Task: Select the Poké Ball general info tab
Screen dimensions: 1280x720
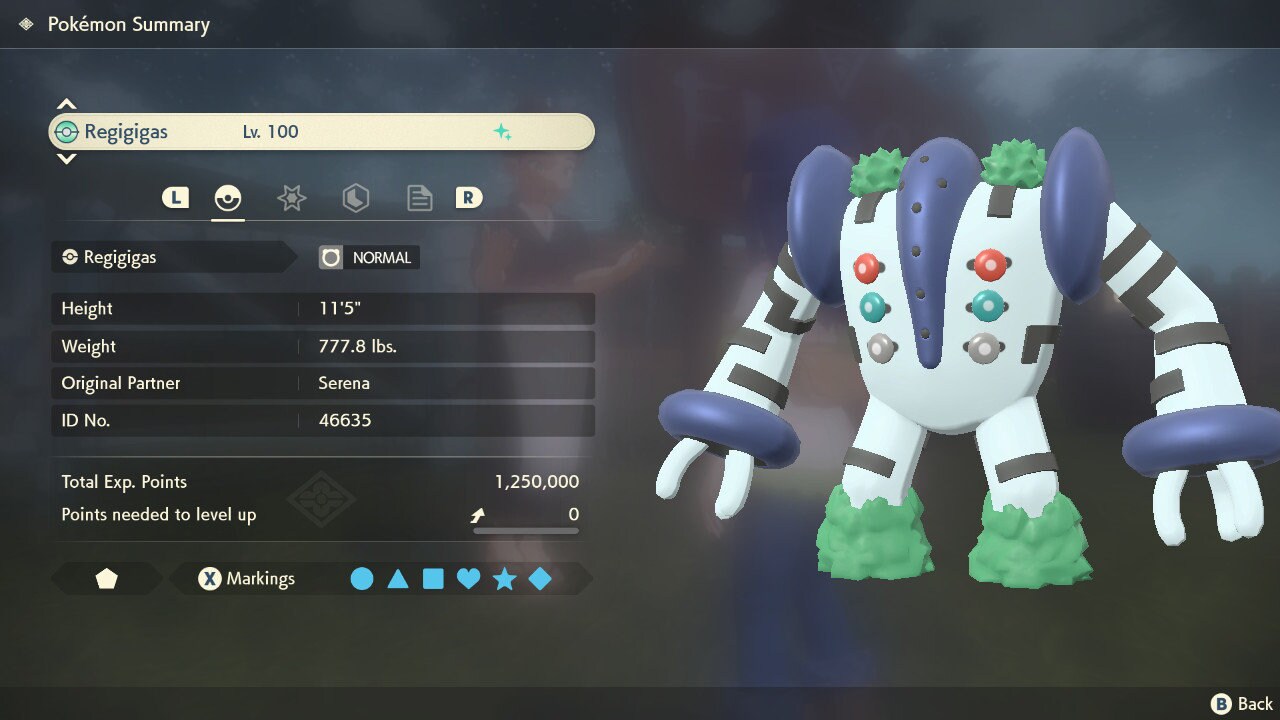Action: pyautogui.click(x=228, y=198)
